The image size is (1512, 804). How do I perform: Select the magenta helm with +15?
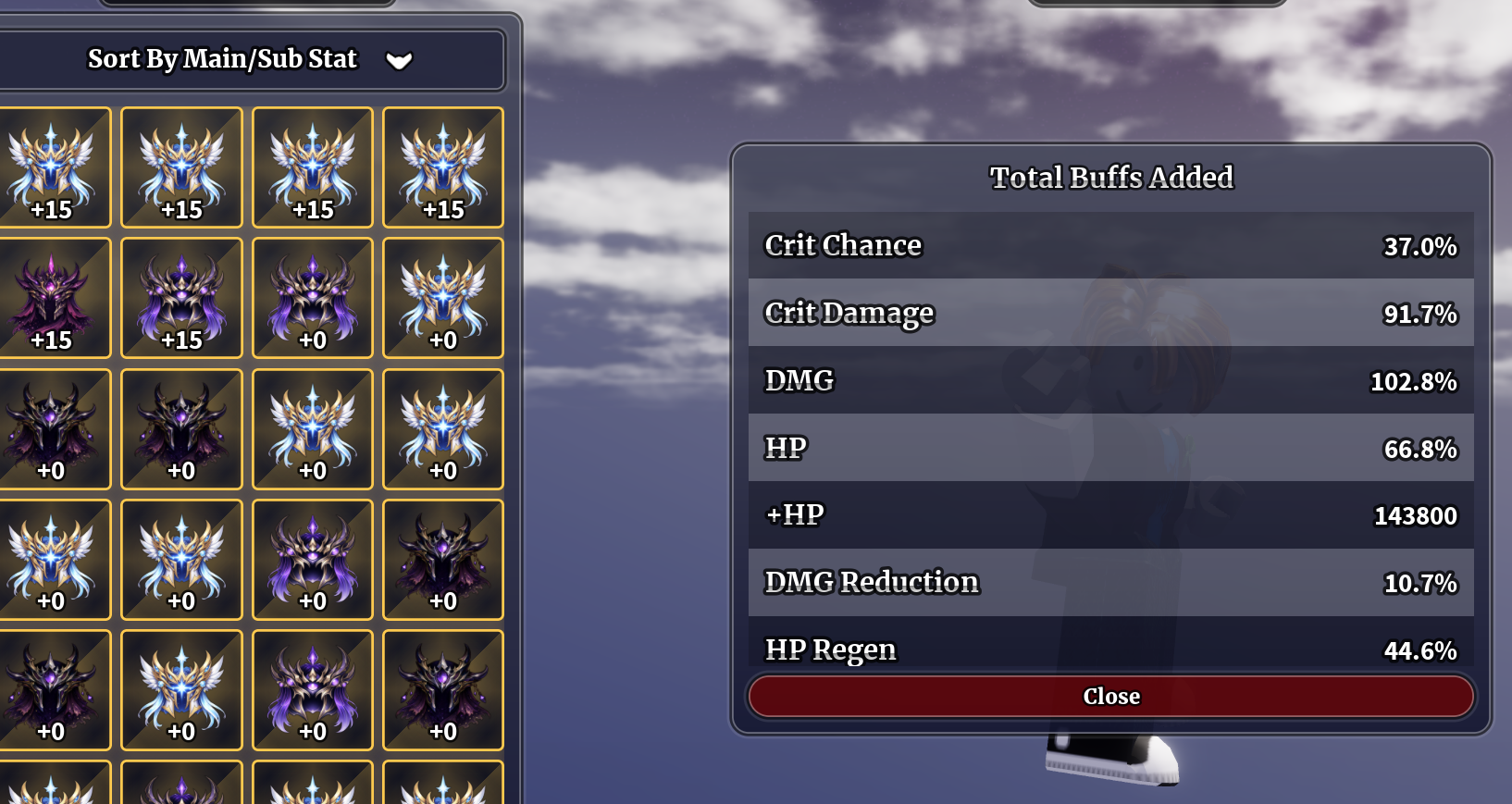(x=52, y=298)
